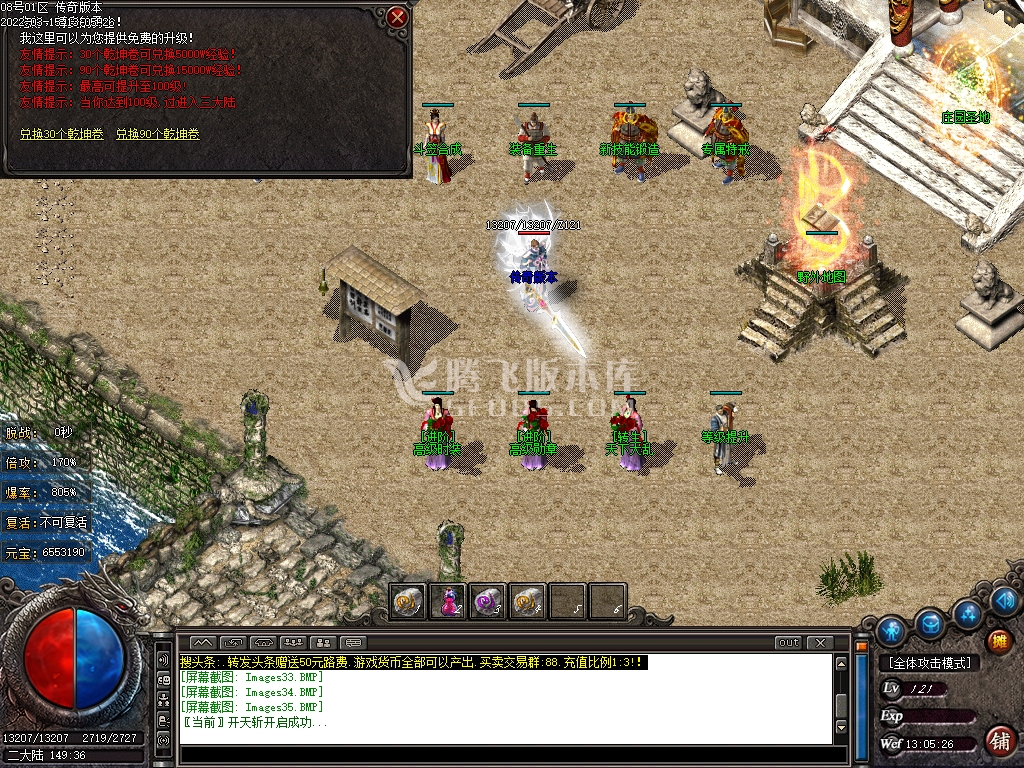The image size is (1024, 768).
Task: Open the red 铺 shop button
Action: click(x=998, y=740)
